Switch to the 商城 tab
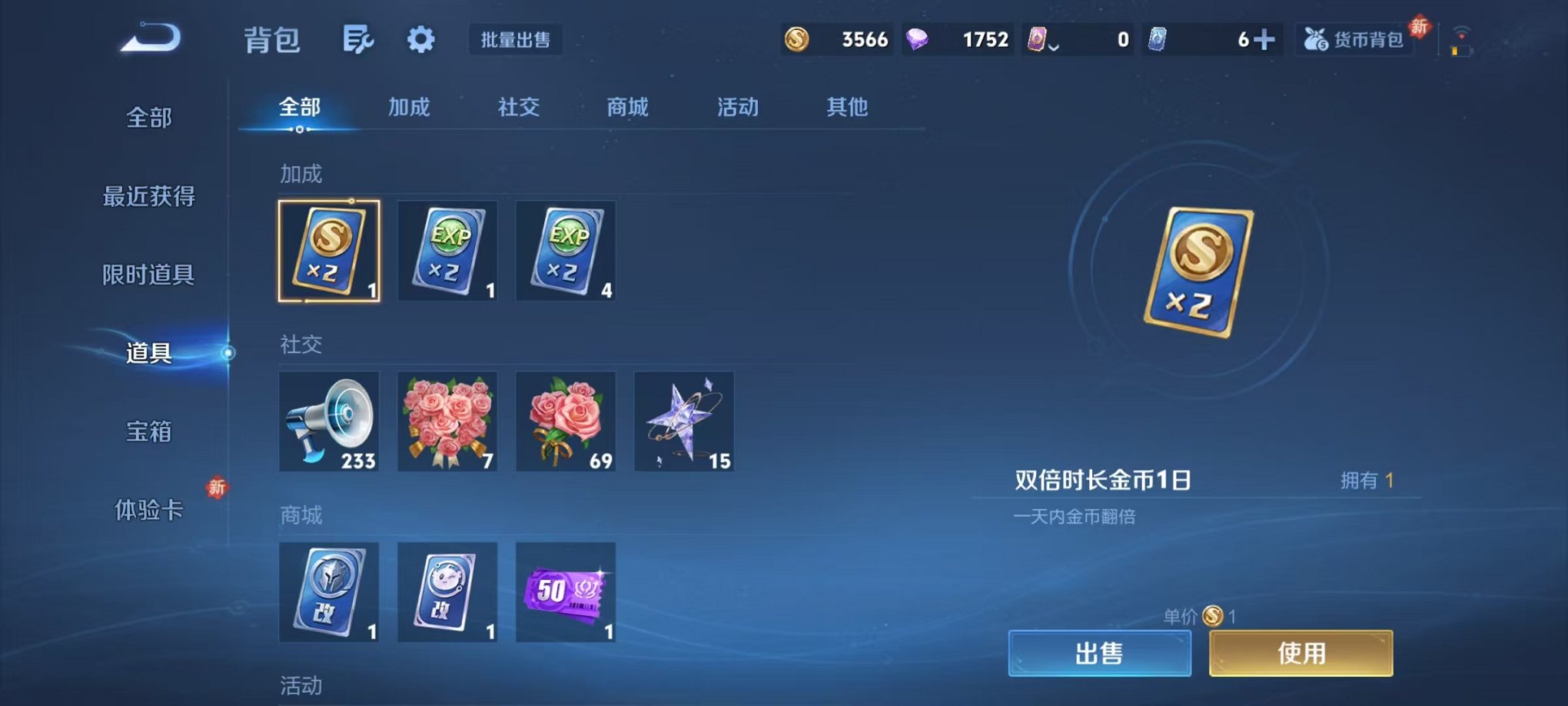Viewport: 1568px width, 706px height. [x=627, y=108]
